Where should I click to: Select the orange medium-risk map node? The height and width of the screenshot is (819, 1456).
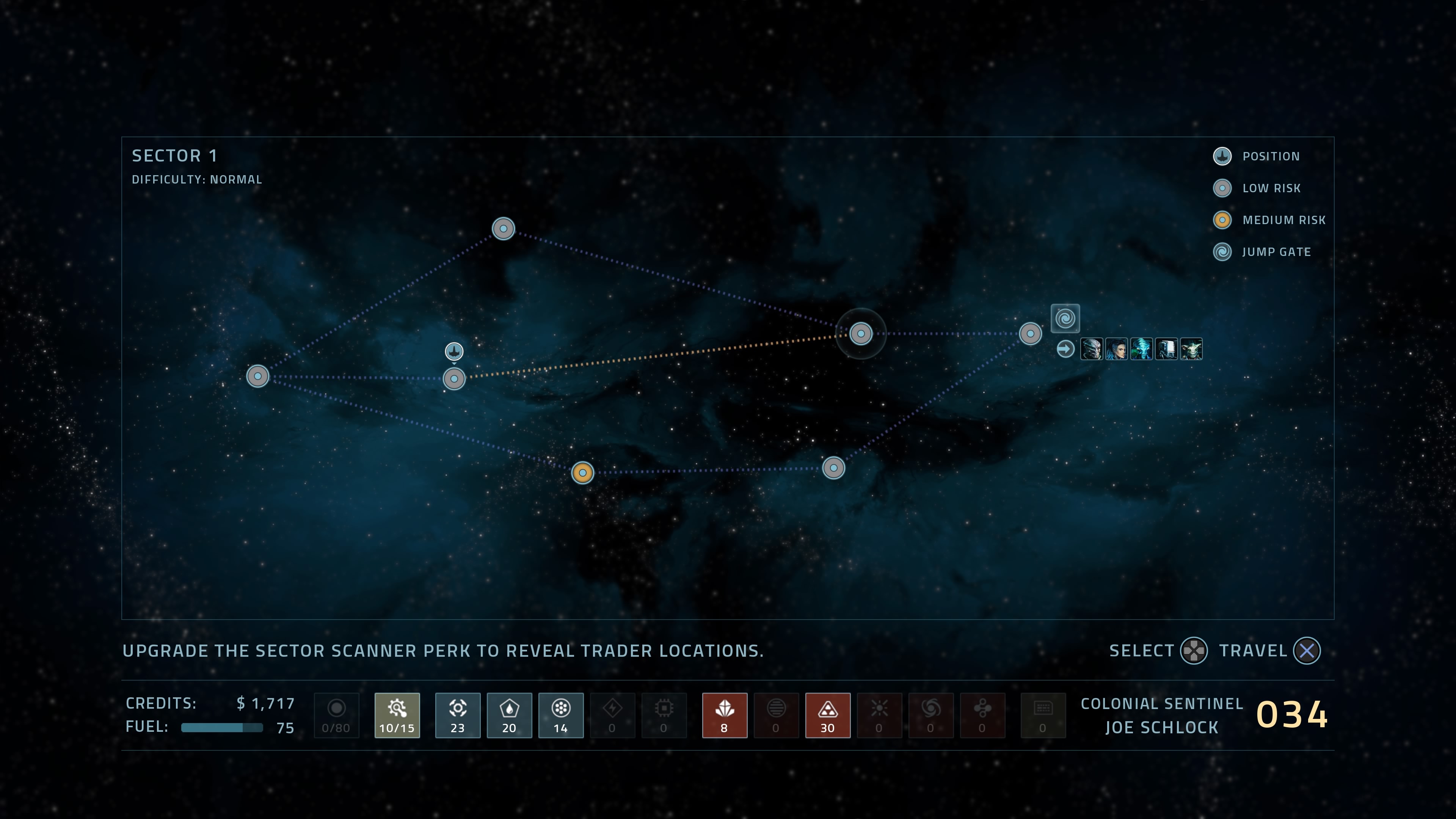click(582, 472)
